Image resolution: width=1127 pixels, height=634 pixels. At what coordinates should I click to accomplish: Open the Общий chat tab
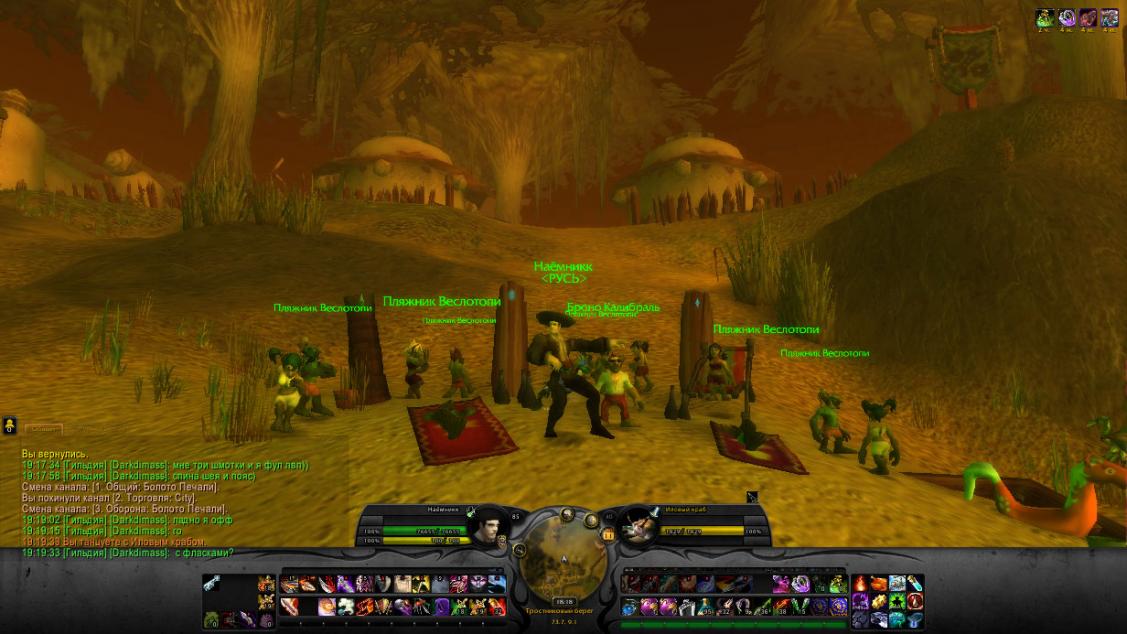(42, 428)
